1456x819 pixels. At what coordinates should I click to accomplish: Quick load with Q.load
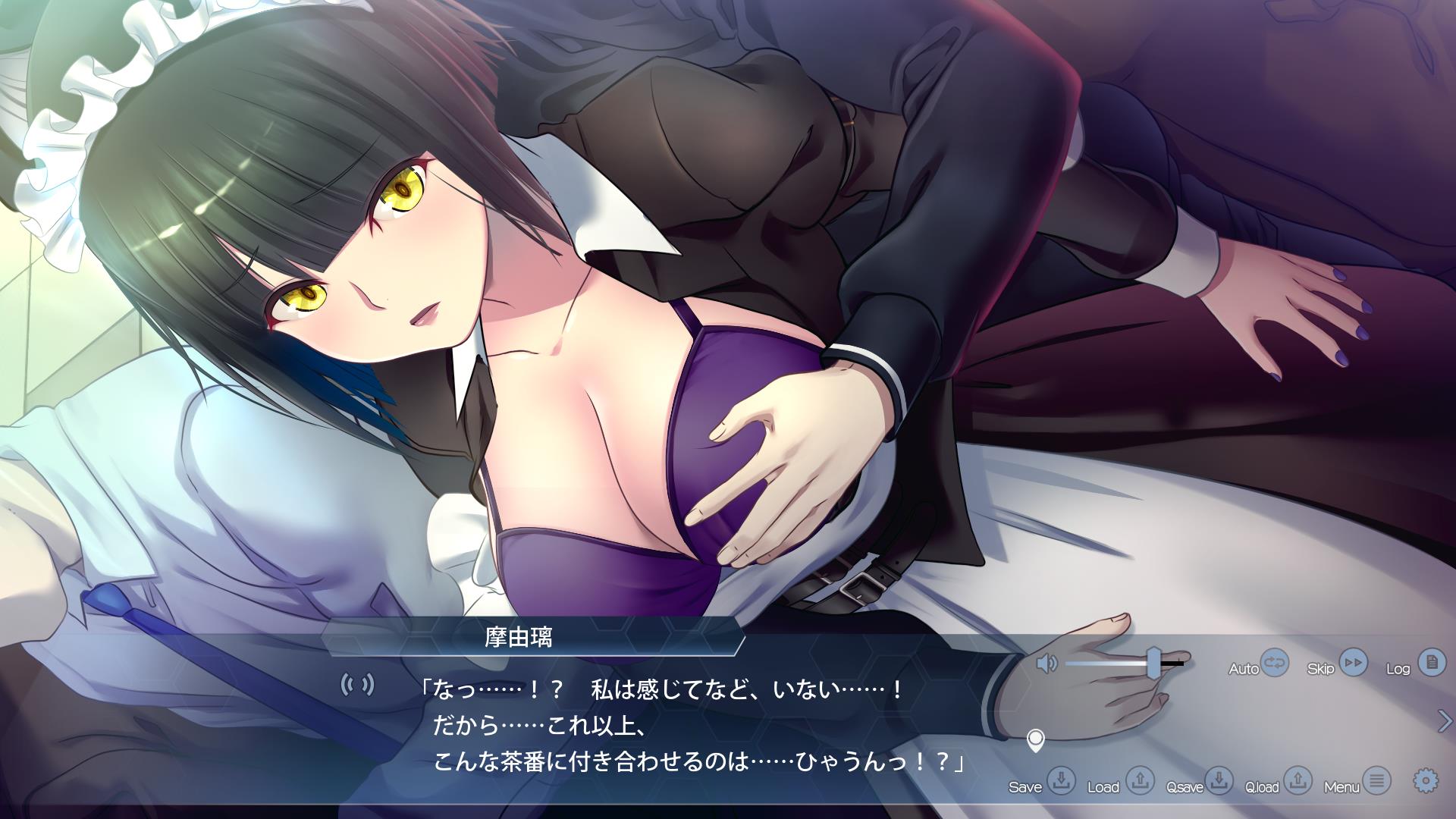[1298, 780]
